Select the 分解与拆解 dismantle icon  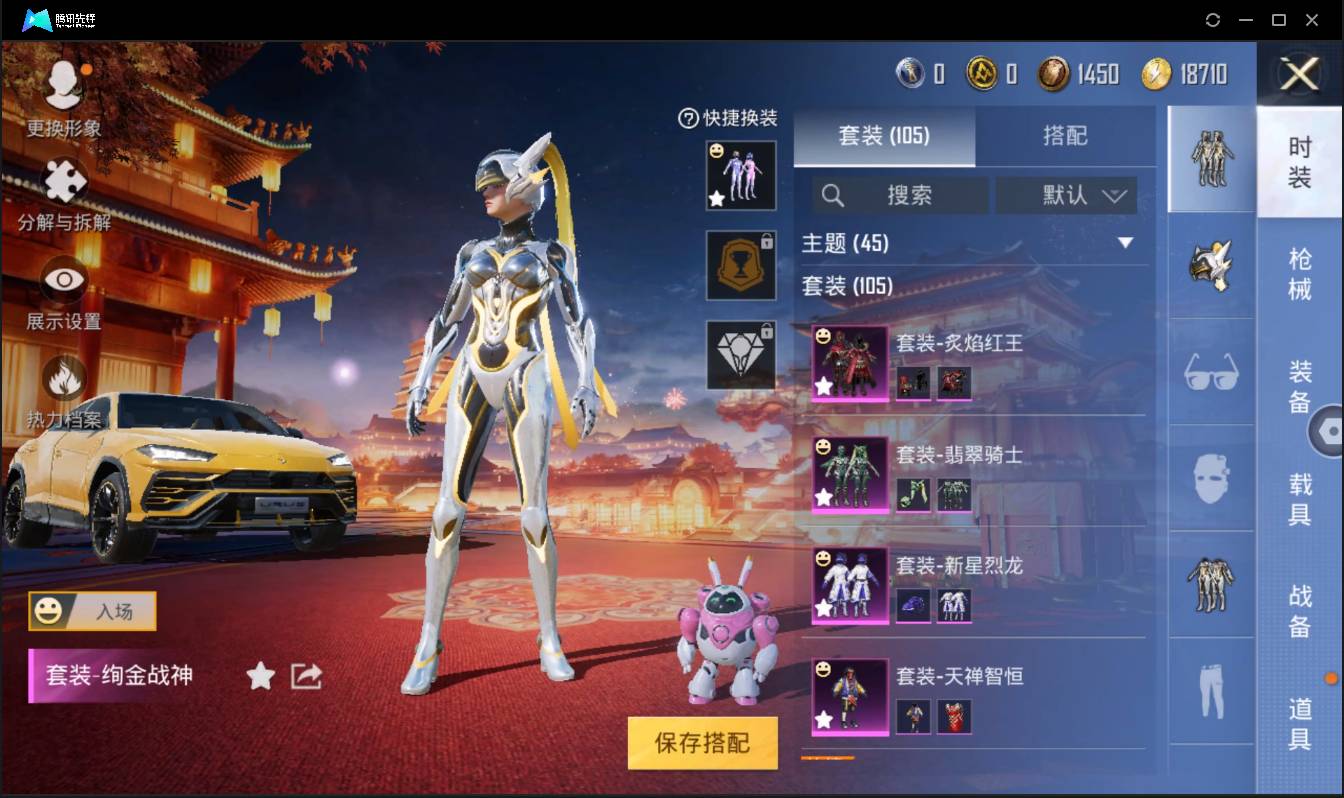coord(62,180)
